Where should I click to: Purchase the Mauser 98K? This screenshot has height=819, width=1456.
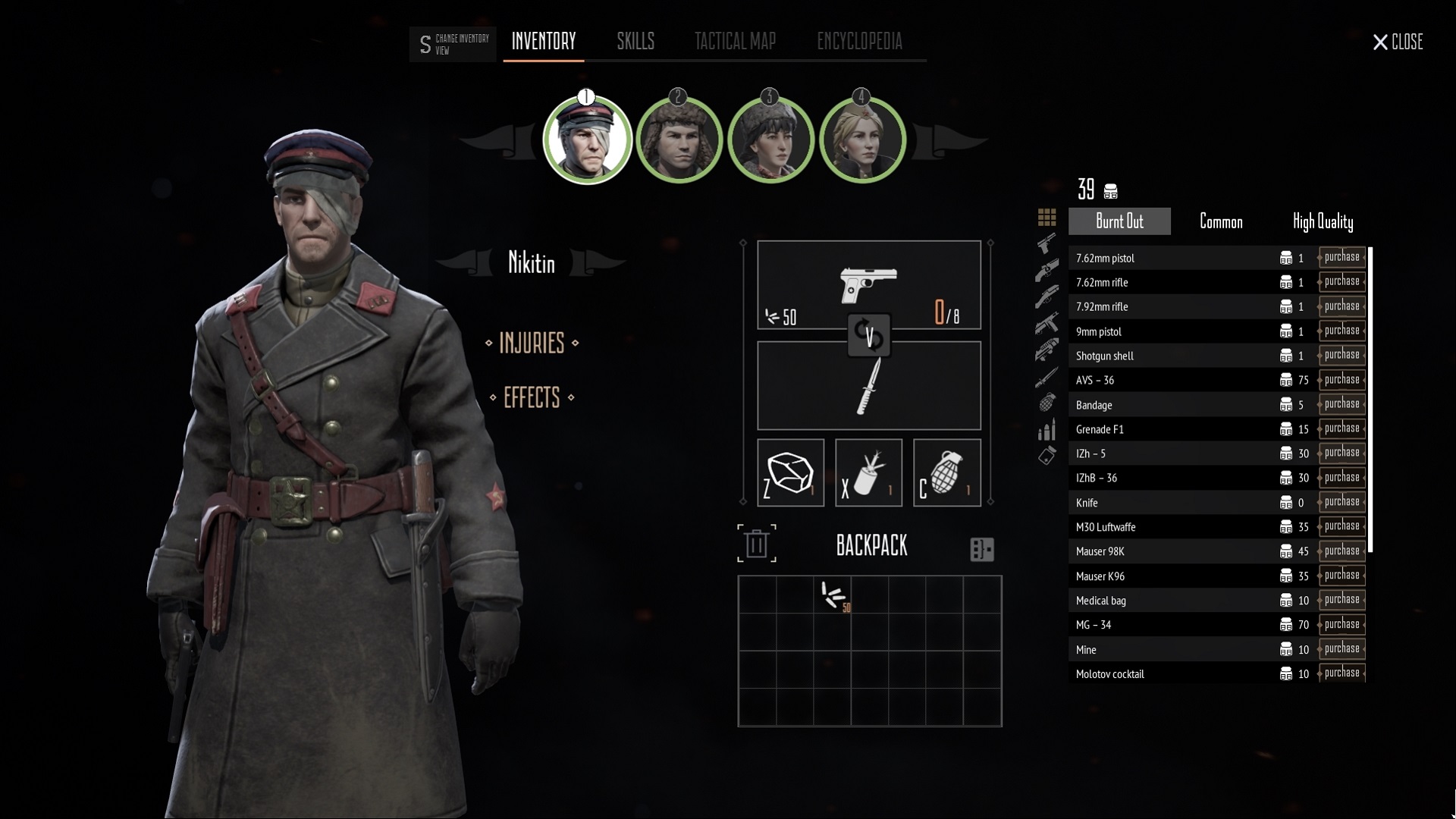(x=1341, y=551)
